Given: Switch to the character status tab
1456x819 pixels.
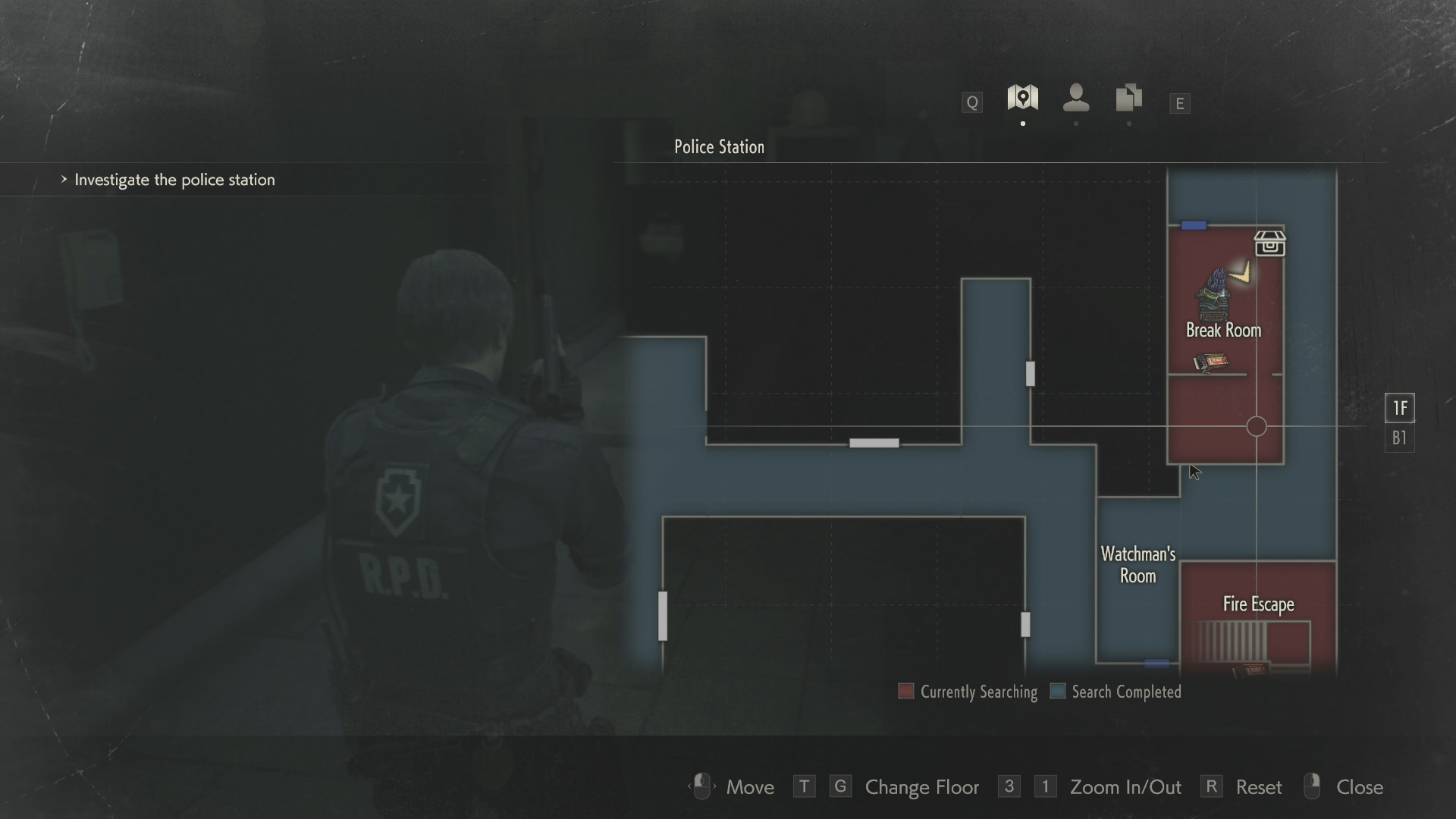Looking at the screenshot, I should [1076, 98].
